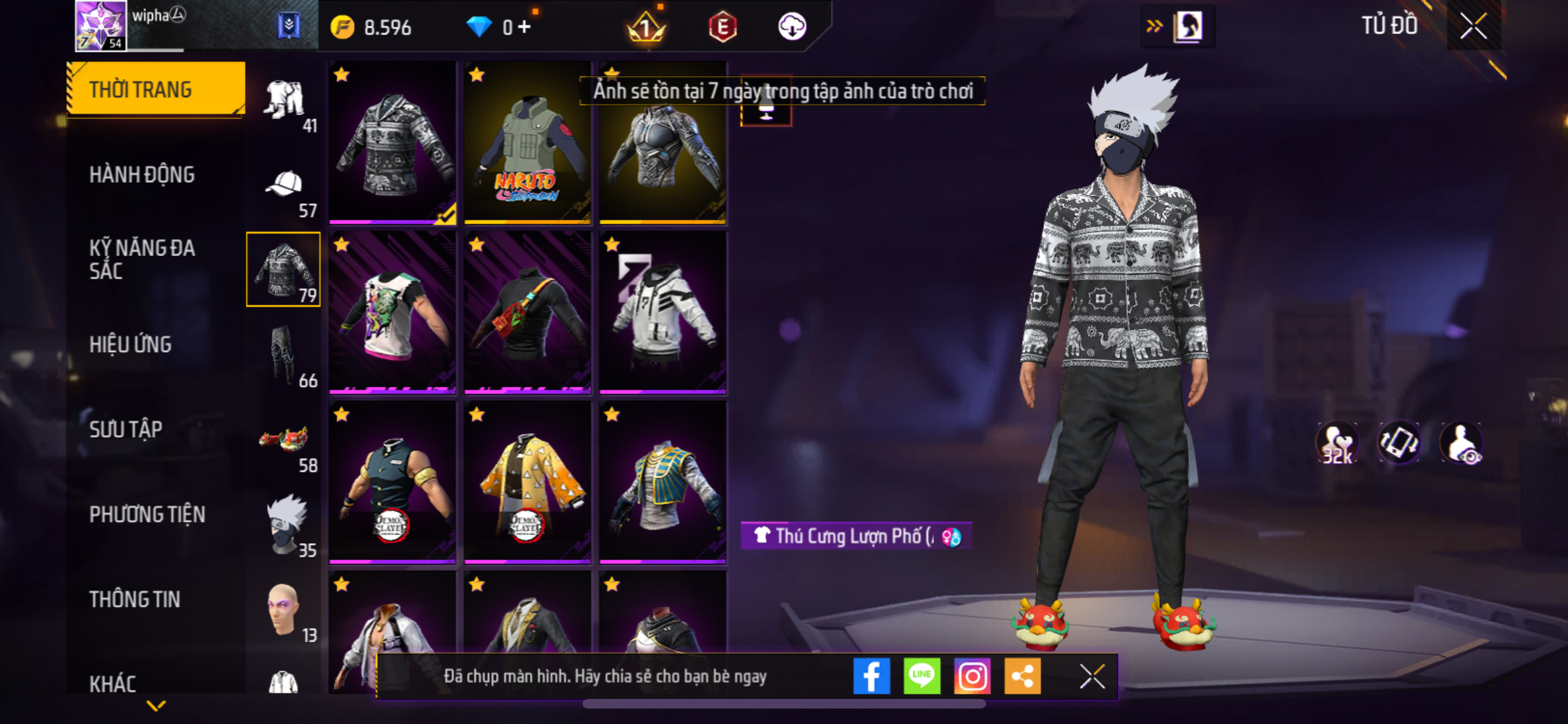Select the white hoodie top
This screenshot has width=1568, height=724.
click(x=662, y=313)
